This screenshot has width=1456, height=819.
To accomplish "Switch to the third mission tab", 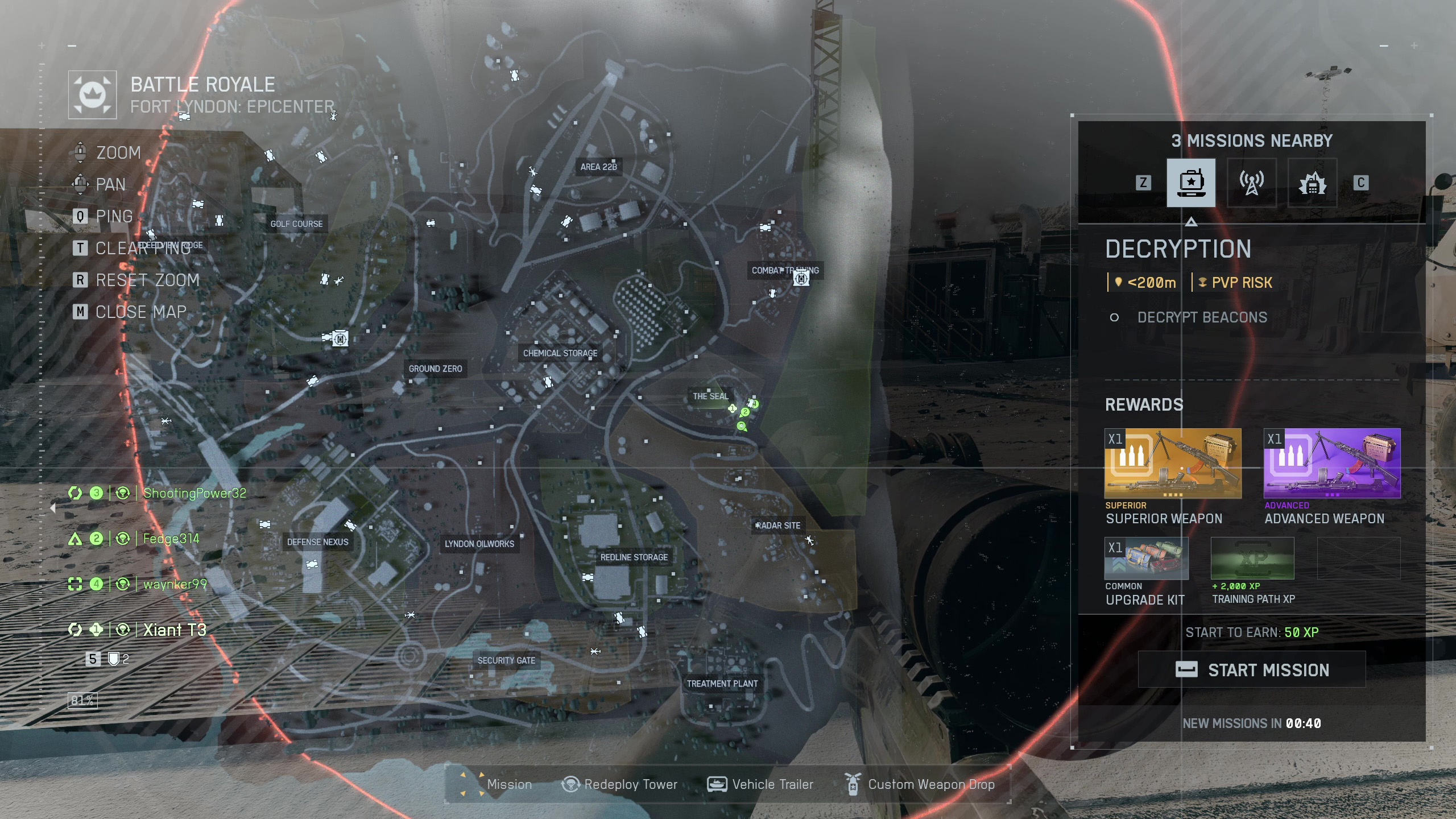I will [1312, 183].
